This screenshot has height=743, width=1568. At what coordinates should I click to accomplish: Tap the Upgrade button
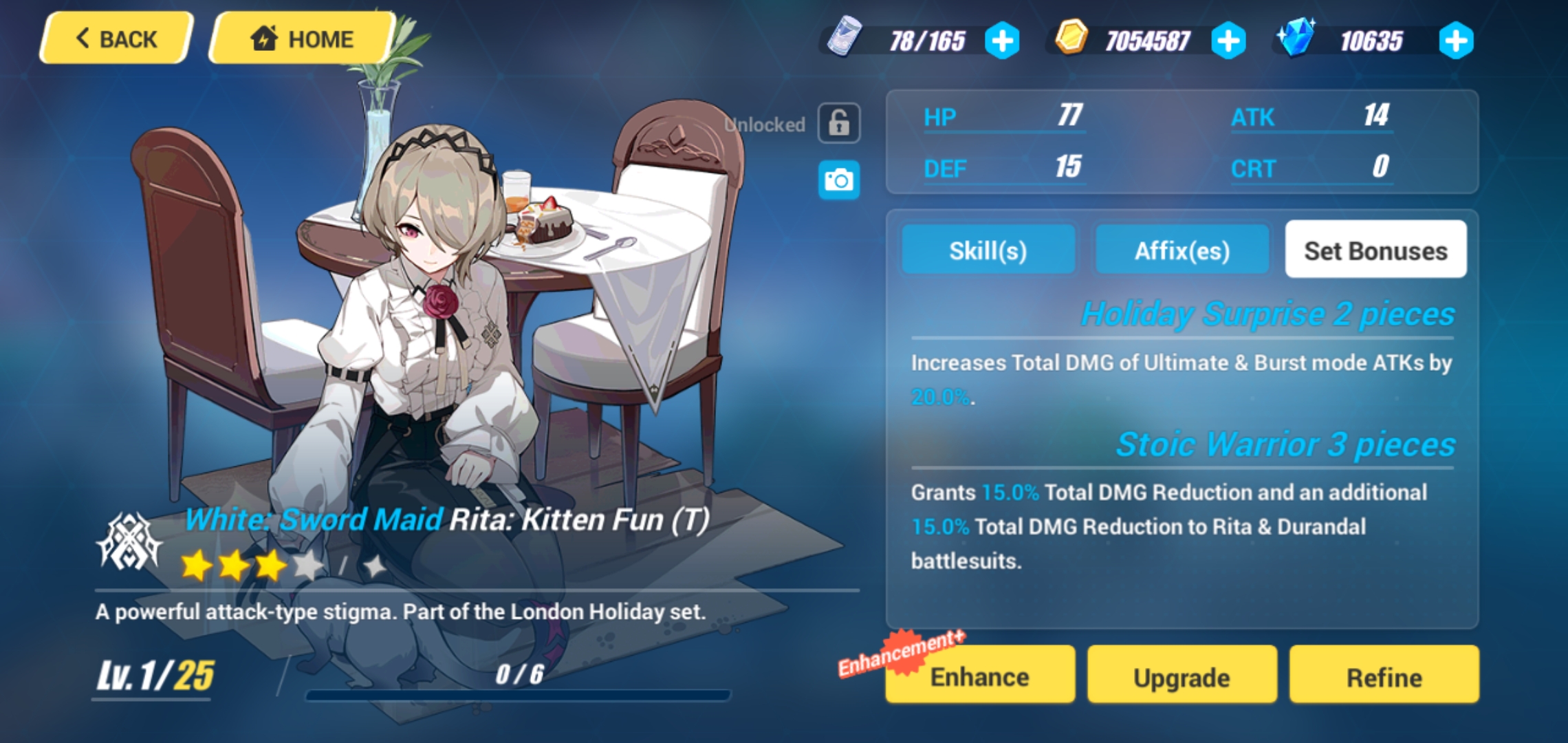tap(1181, 676)
